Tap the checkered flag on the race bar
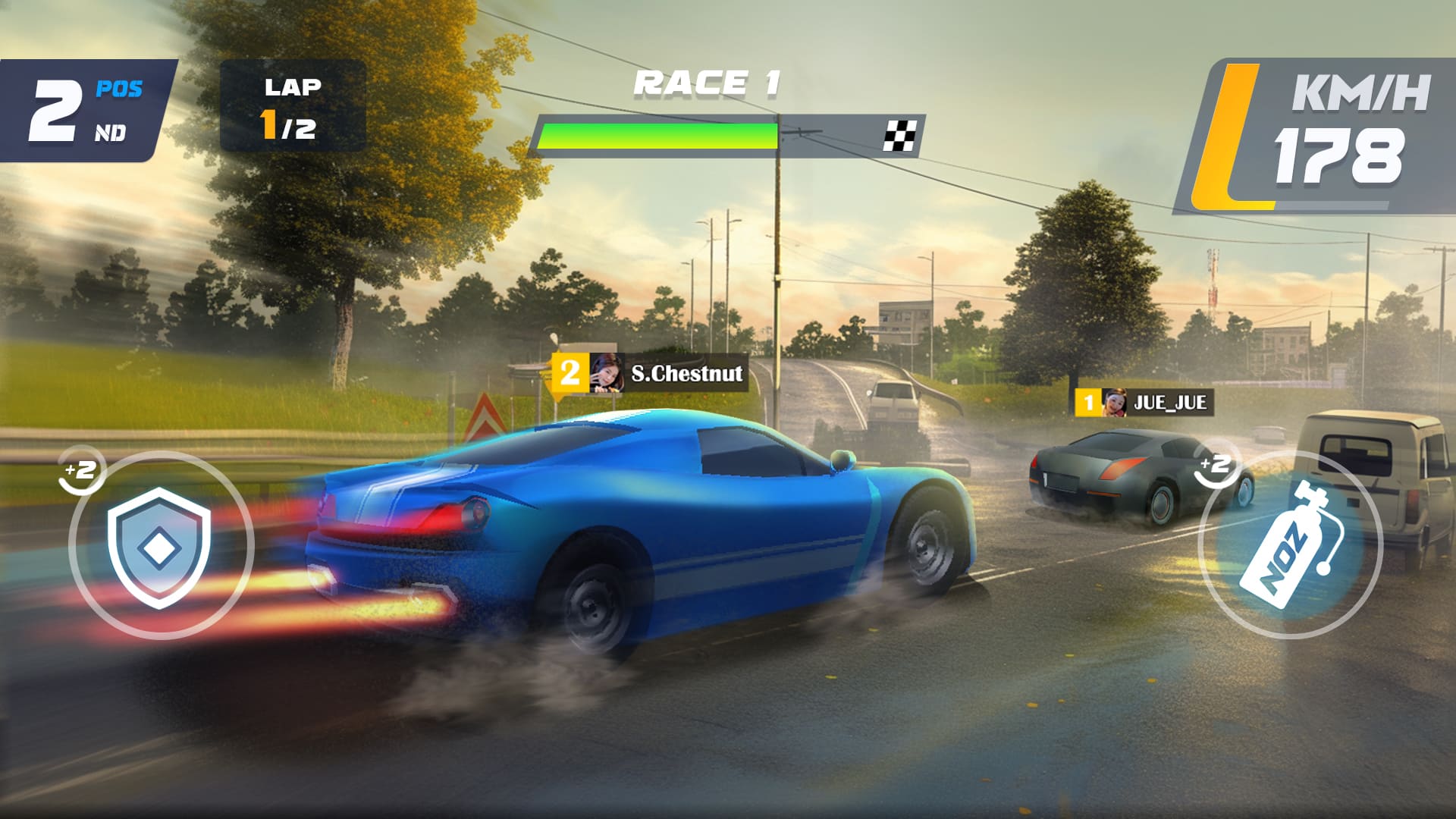 coord(901,136)
